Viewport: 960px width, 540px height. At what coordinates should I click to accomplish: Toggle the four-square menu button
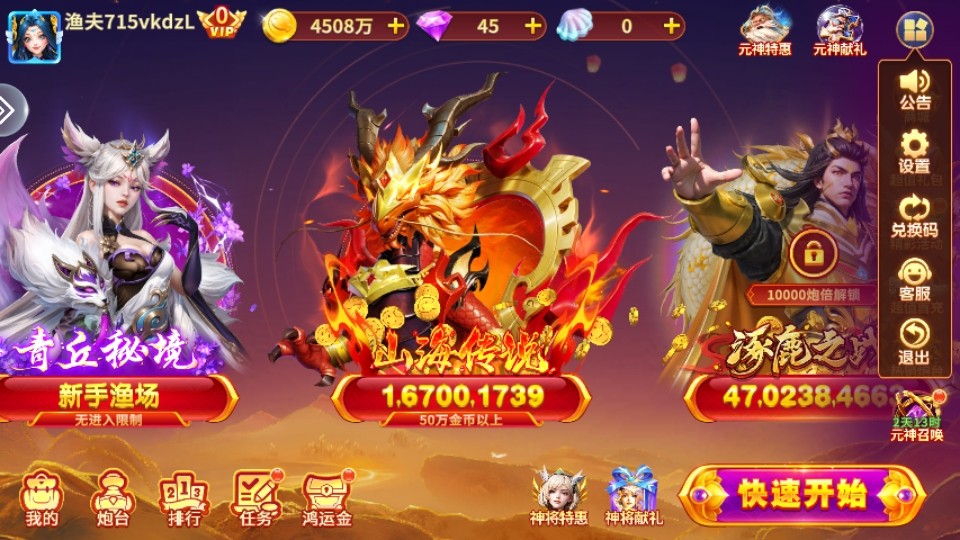[x=914, y=30]
